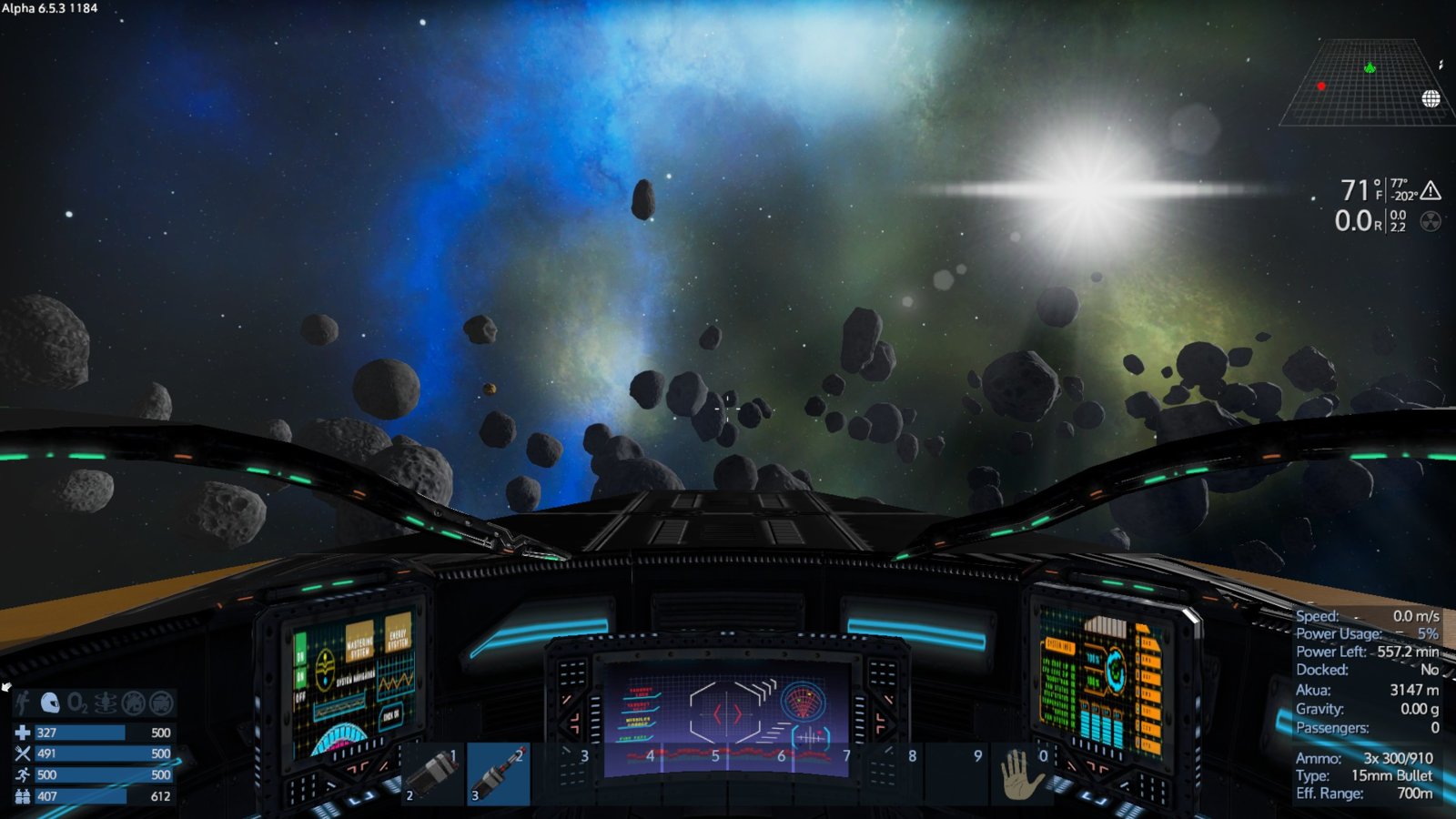Click the temperature warning triangle icon

pyautogui.click(x=1431, y=190)
